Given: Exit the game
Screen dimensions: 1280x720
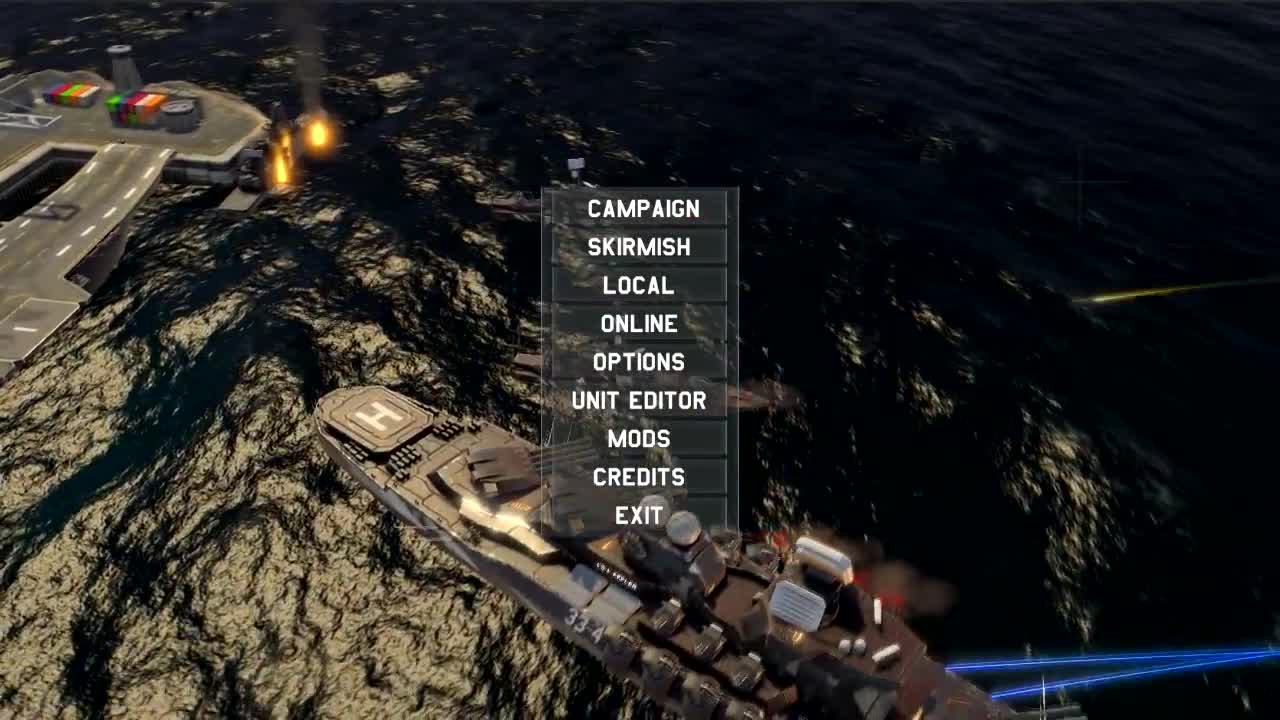Looking at the screenshot, I should tap(639, 515).
